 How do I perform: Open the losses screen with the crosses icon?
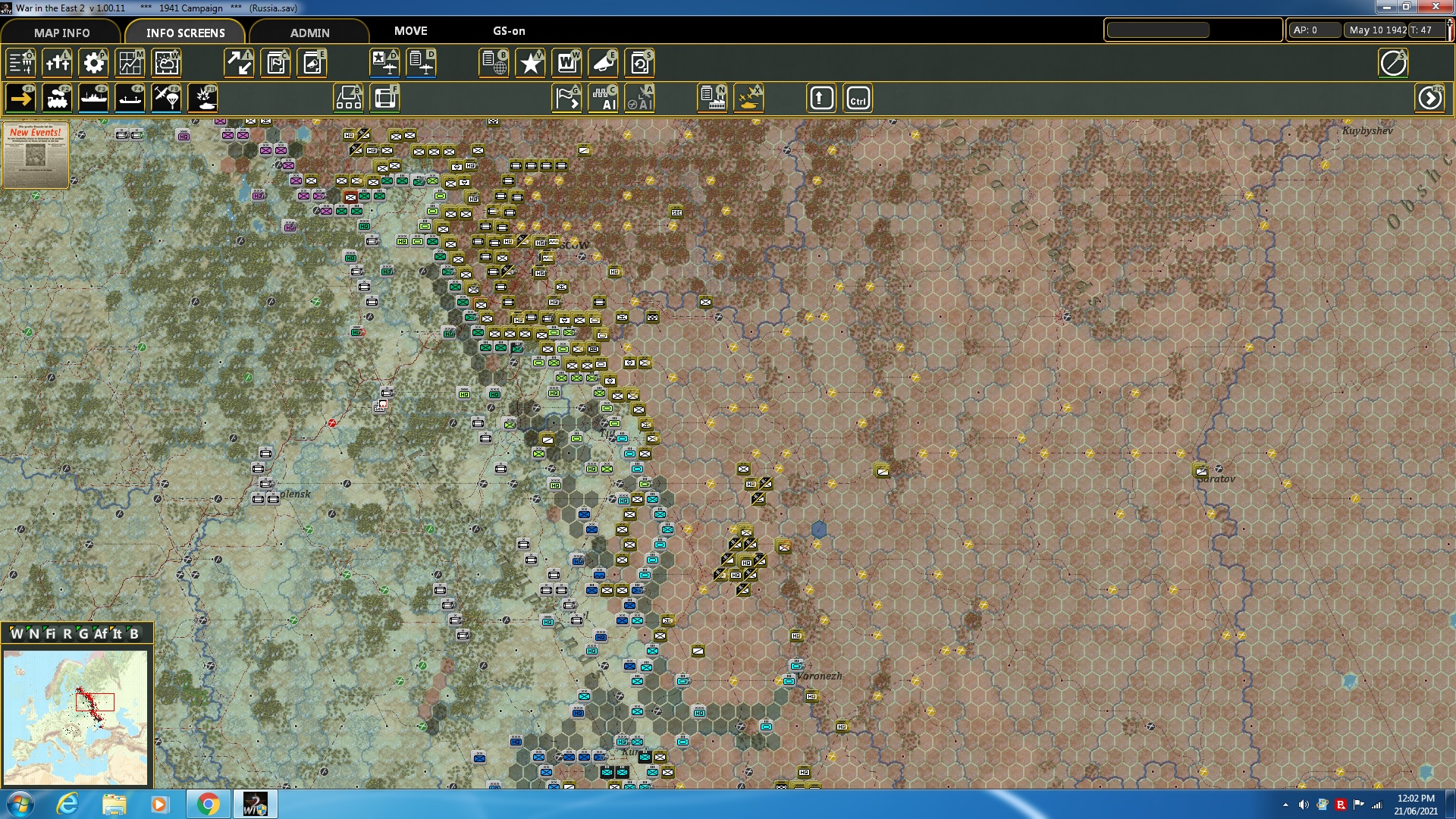pos(58,63)
